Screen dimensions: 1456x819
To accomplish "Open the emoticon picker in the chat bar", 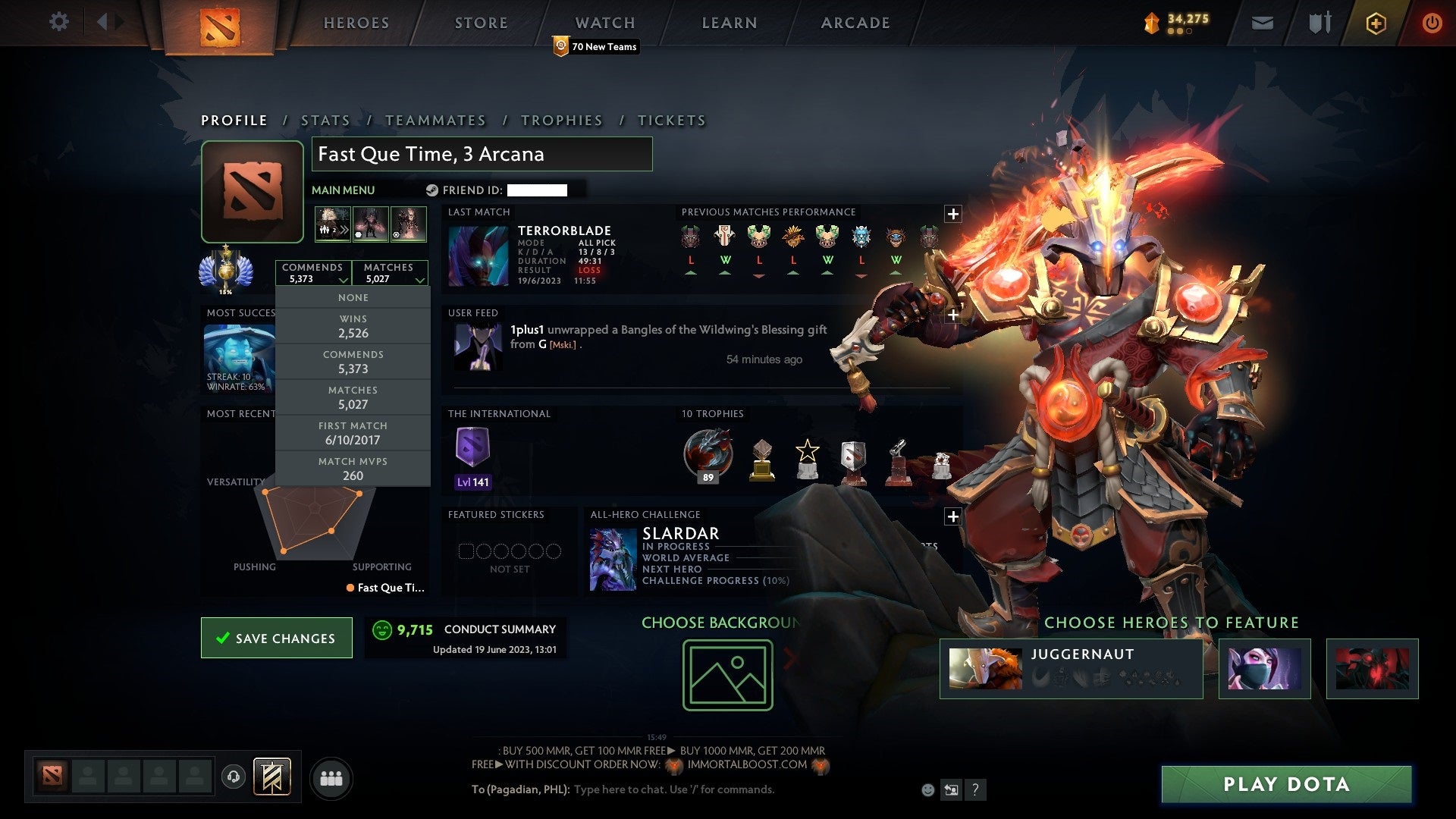I will [927, 789].
